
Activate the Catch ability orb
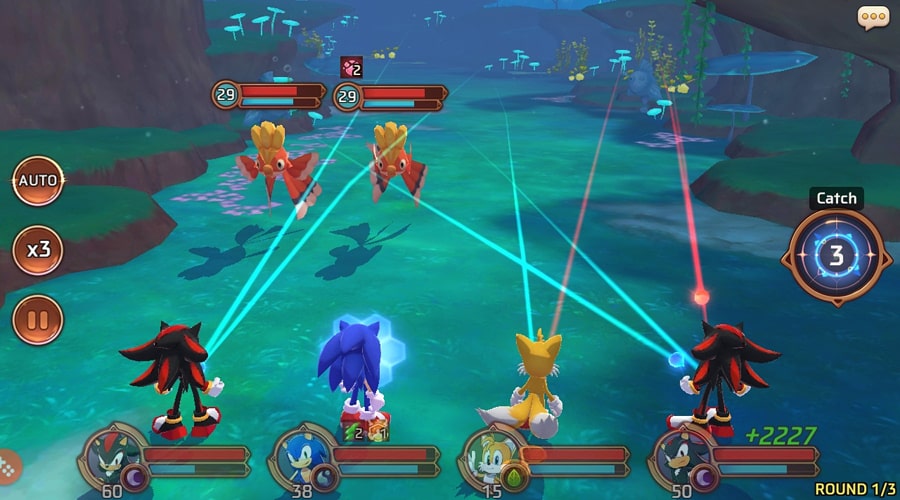click(x=836, y=257)
